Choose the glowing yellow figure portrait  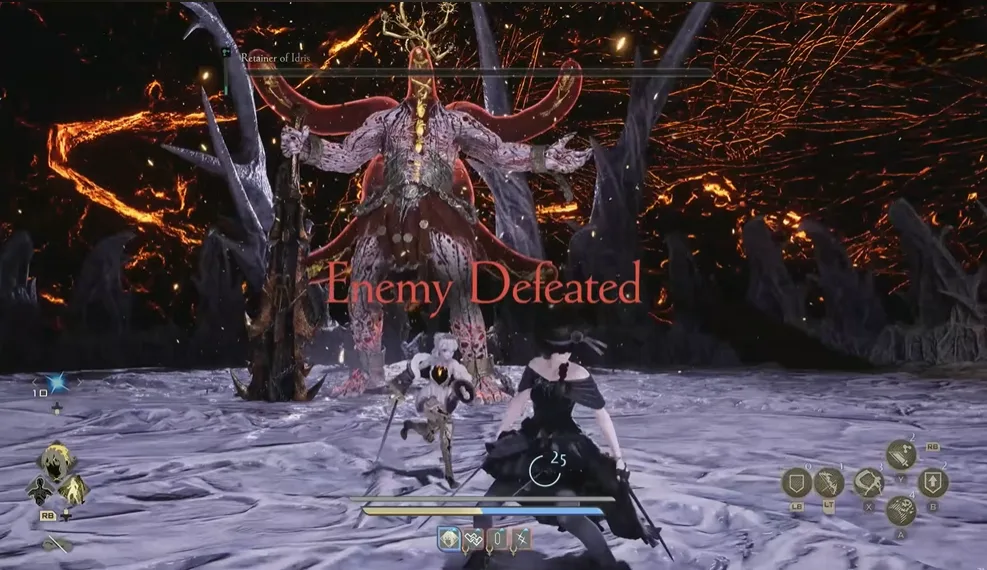(x=72, y=488)
